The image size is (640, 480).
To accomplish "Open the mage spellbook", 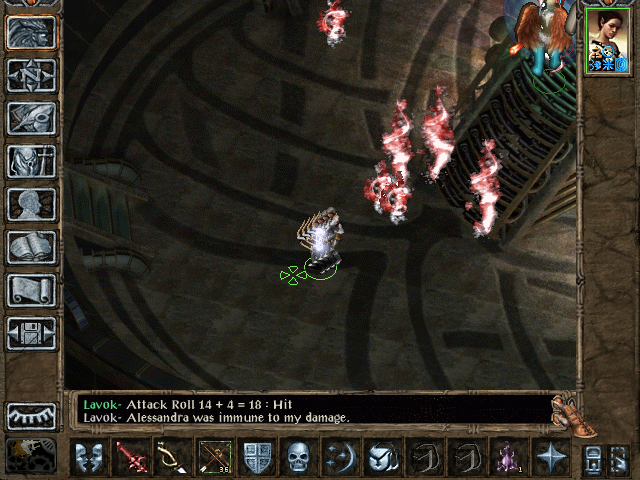I will [x=32, y=247].
